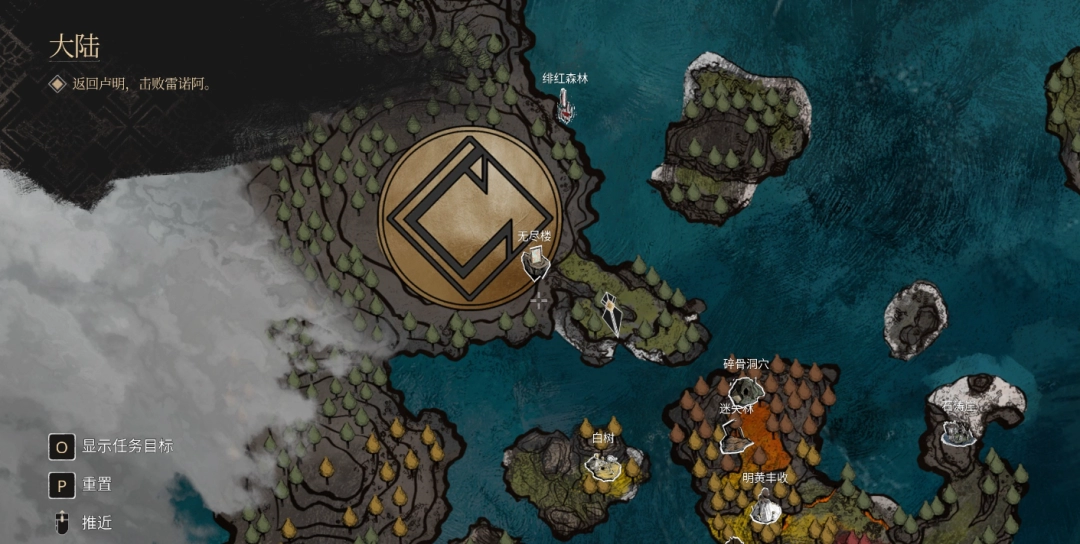Select the 无尽楼 location marker

[x=536, y=262]
